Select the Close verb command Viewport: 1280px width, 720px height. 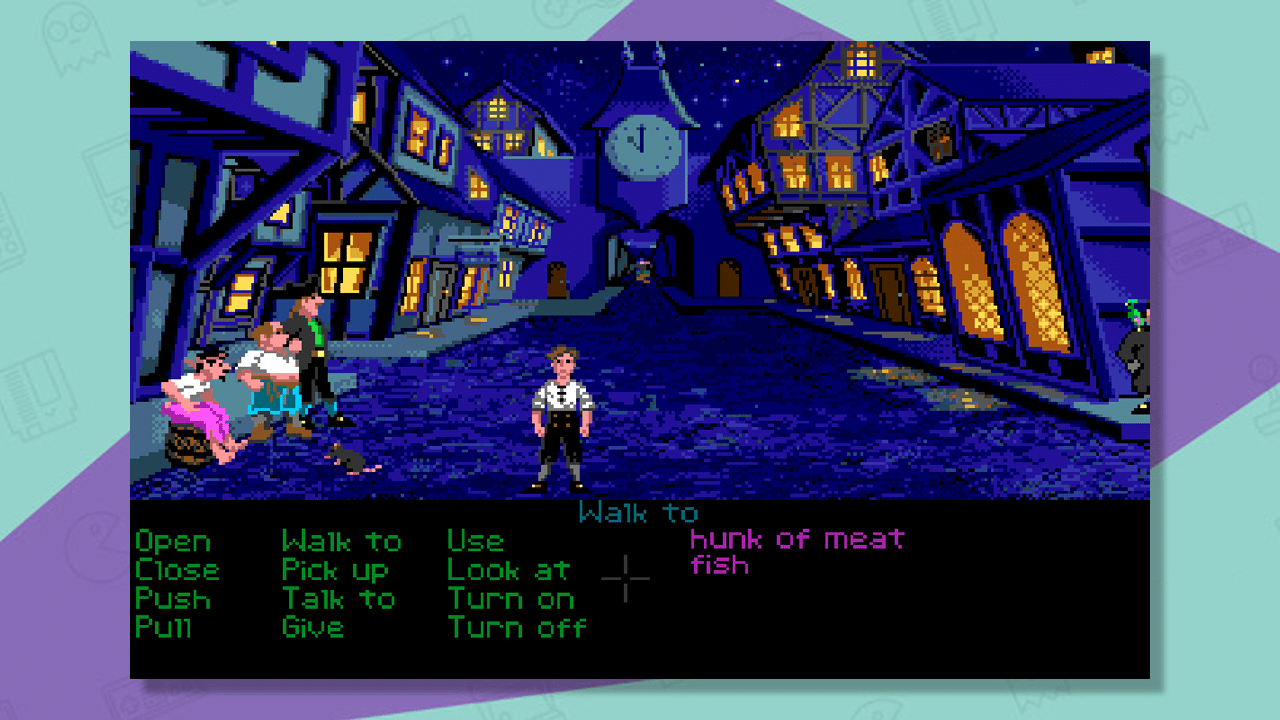click(177, 571)
